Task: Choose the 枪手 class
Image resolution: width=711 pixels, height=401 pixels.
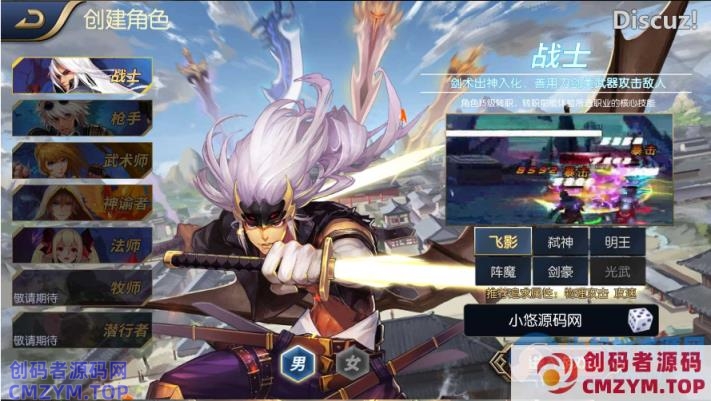Action: pos(82,118)
